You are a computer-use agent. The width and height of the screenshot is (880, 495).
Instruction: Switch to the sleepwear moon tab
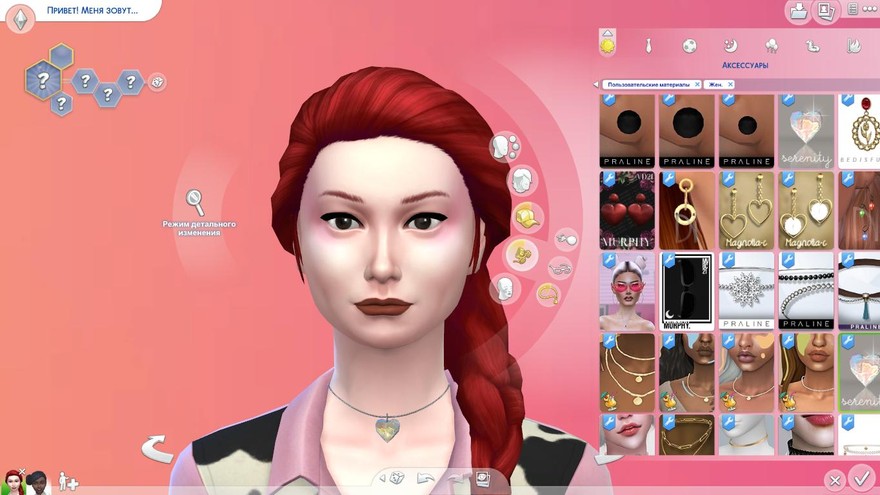point(730,46)
